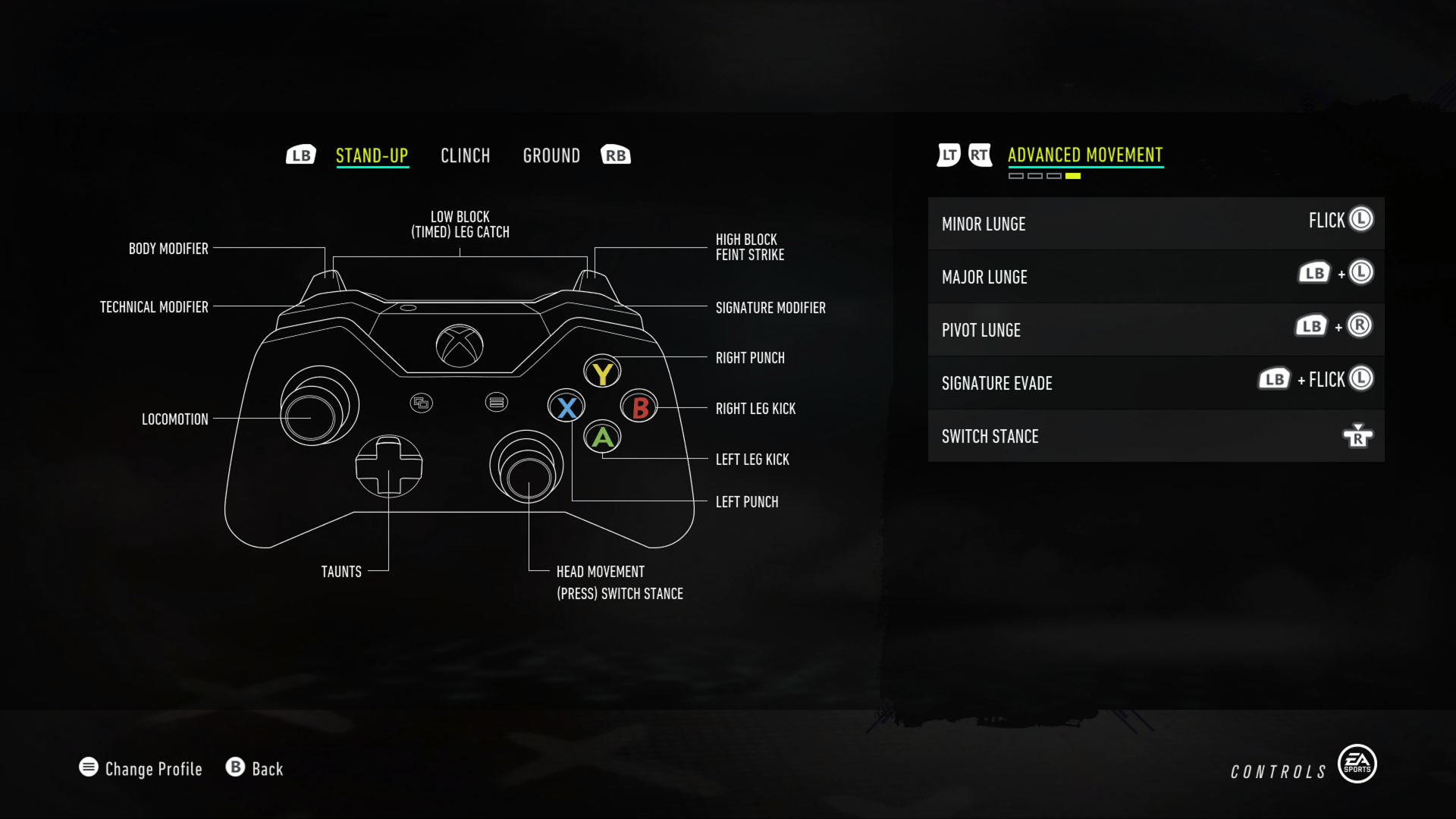Open the GROUND tab
The width and height of the screenshot is (1456, 819).
[x=551, y=155]
